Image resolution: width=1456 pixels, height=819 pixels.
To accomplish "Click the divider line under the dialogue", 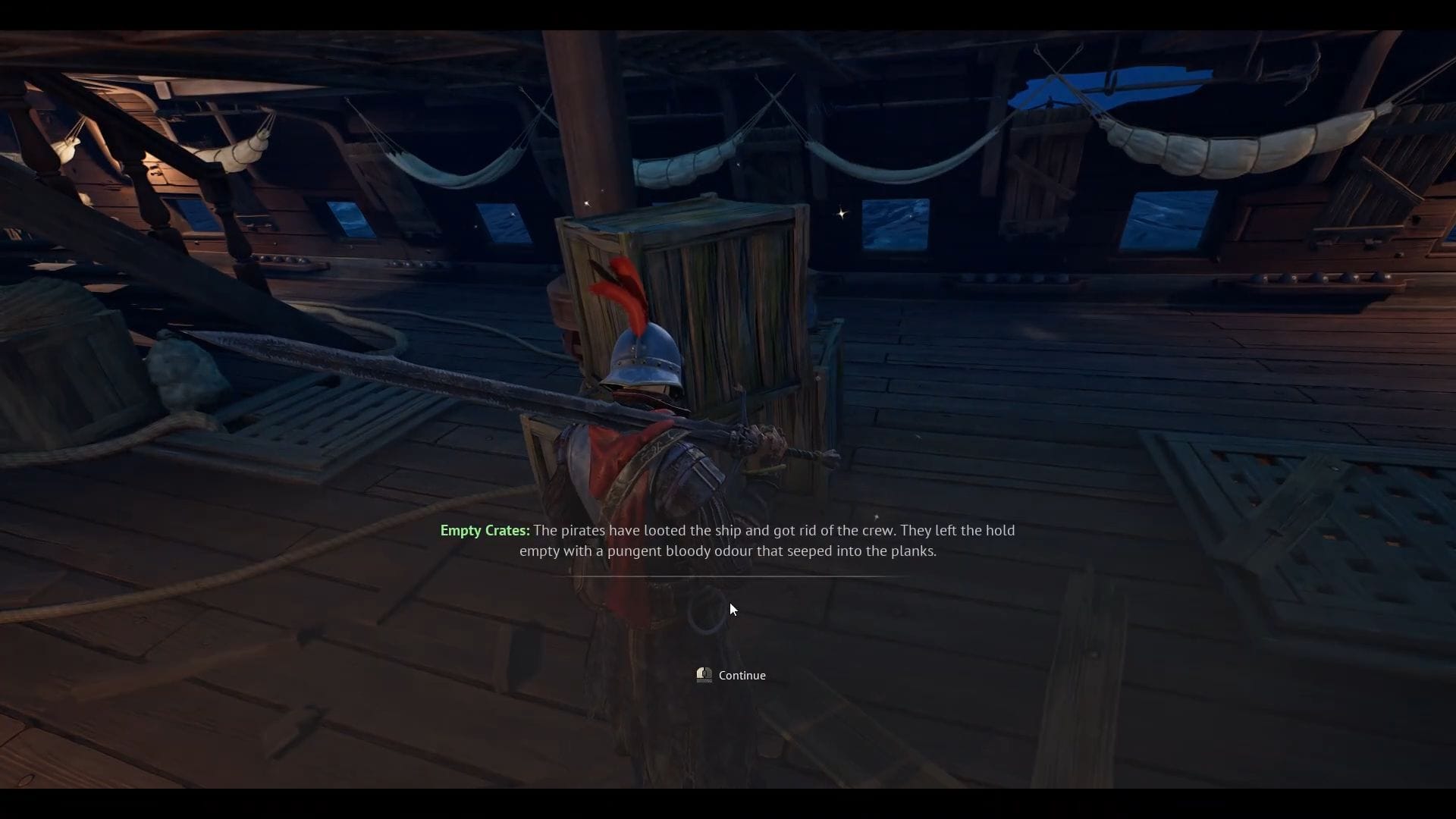I will [728, 576].
